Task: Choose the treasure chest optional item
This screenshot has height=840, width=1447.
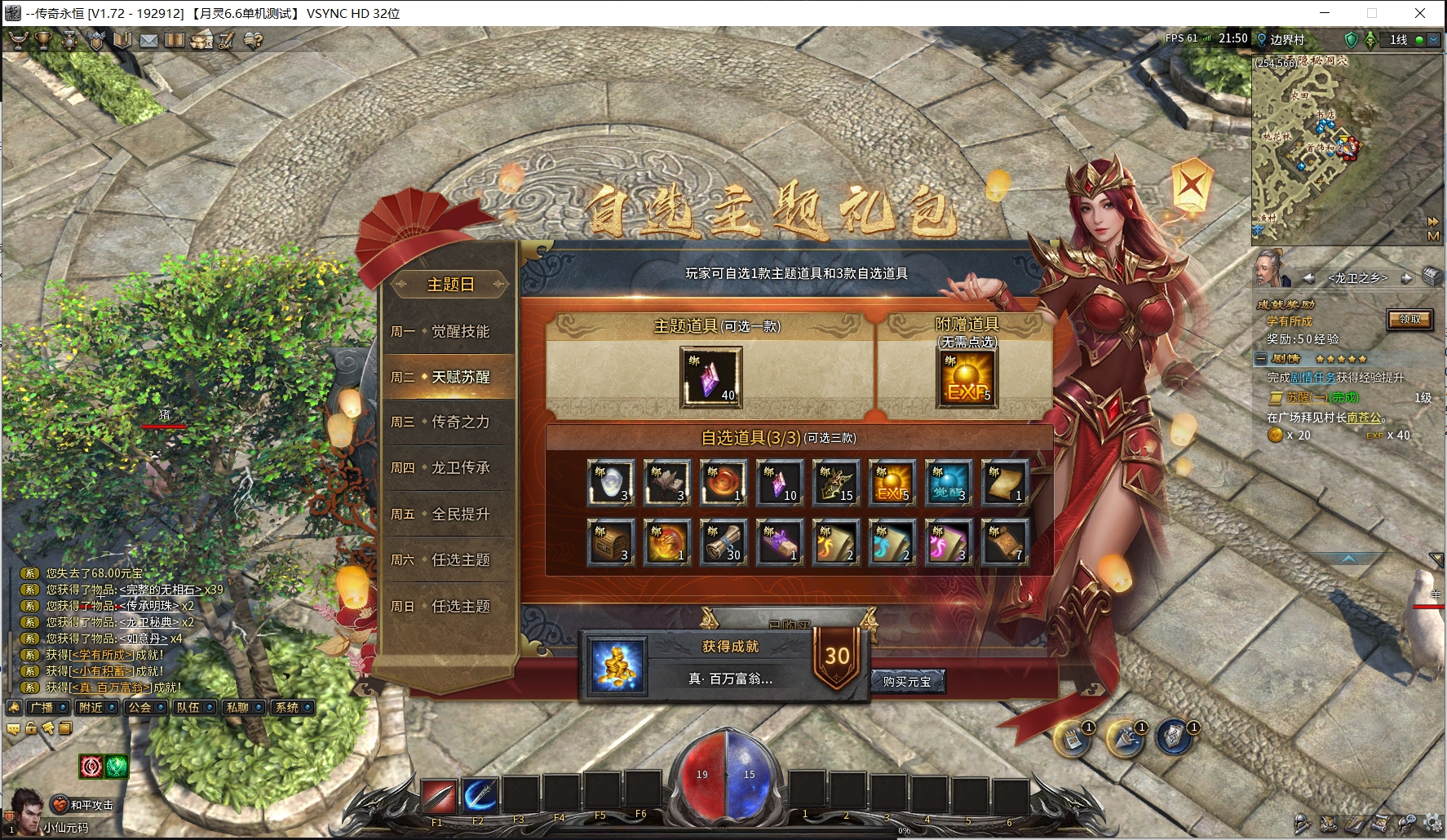Action: [x=611, y=542]
